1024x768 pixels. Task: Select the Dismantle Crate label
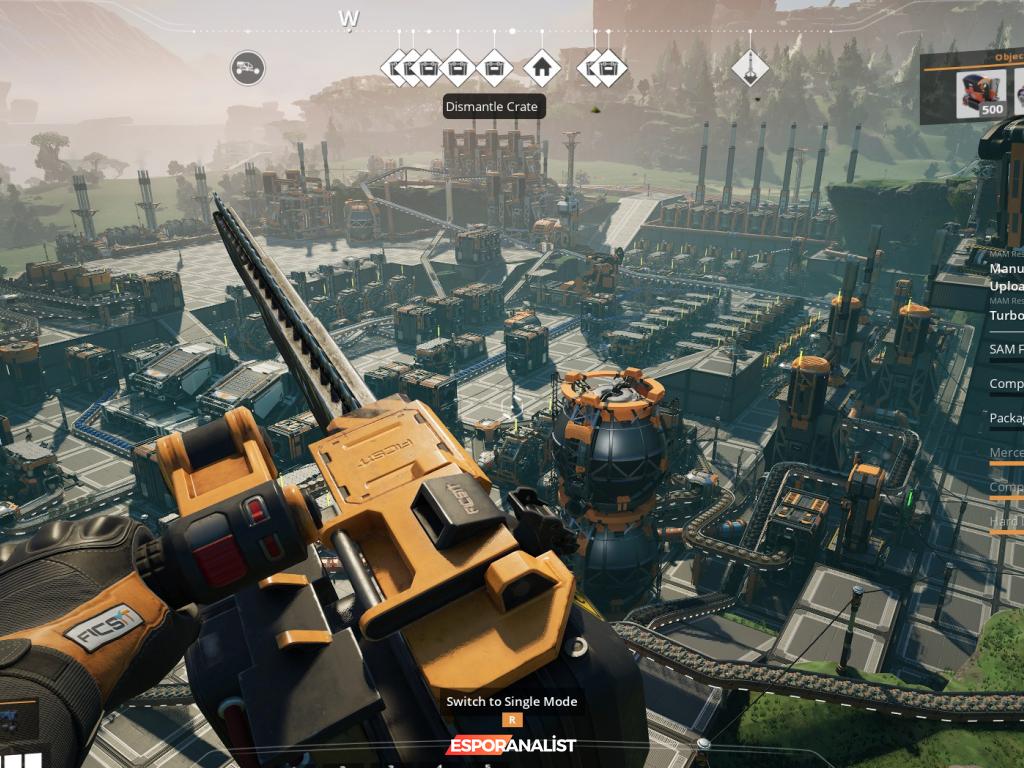click(x=494, y=106)
